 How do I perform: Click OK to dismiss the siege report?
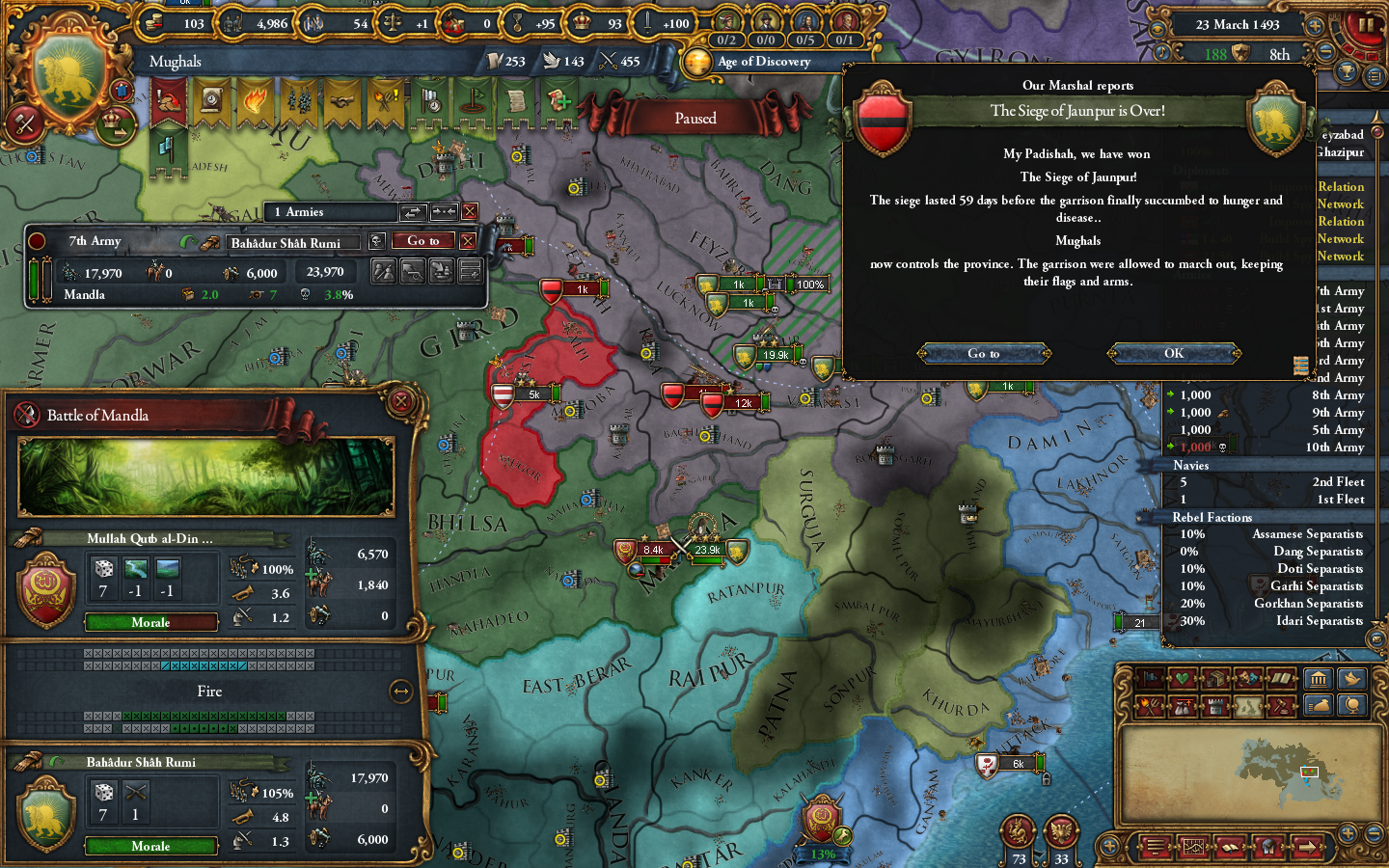[x=1173, y=353]
